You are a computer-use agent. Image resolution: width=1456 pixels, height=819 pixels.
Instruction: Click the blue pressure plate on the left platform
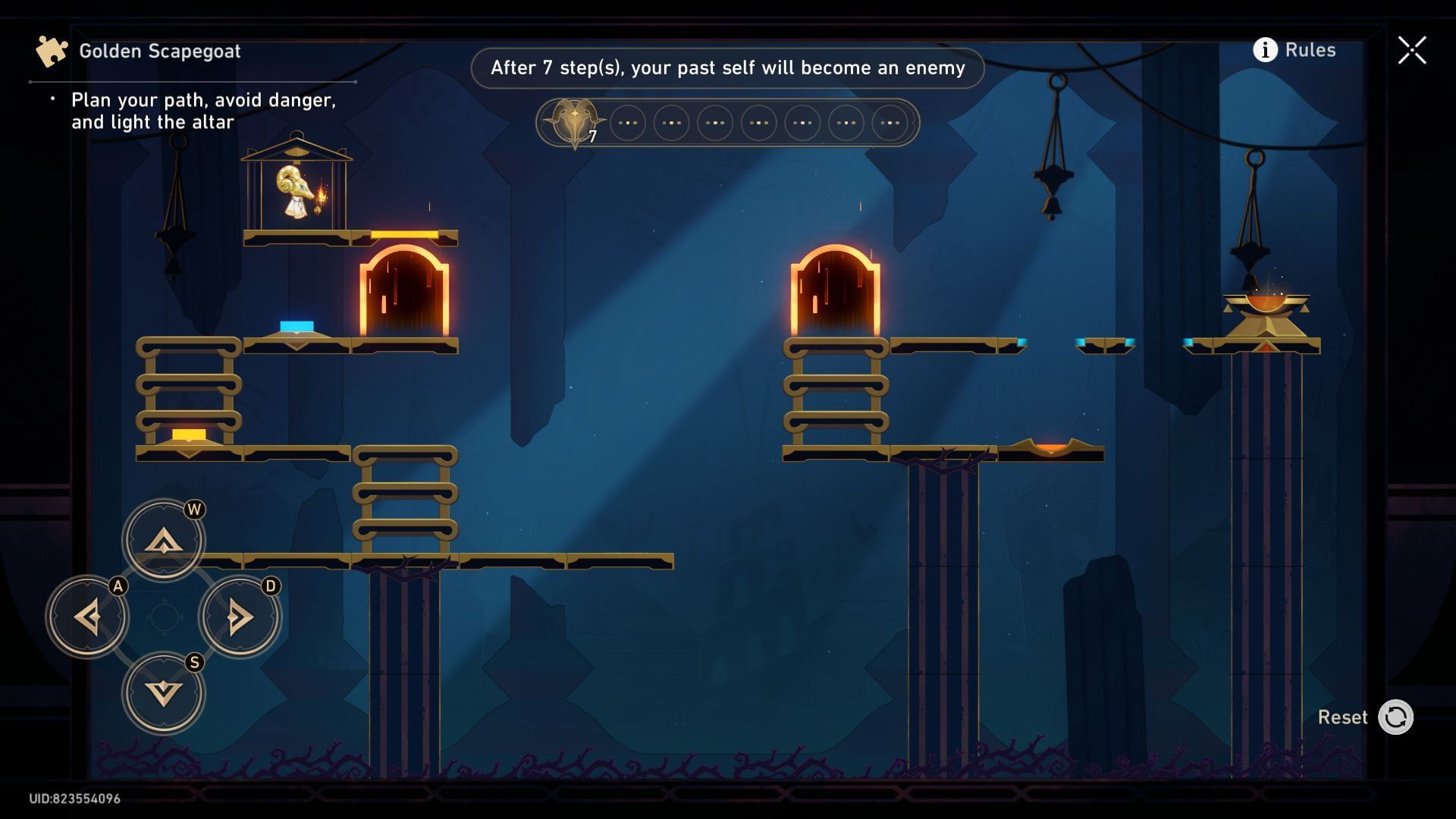296,325
